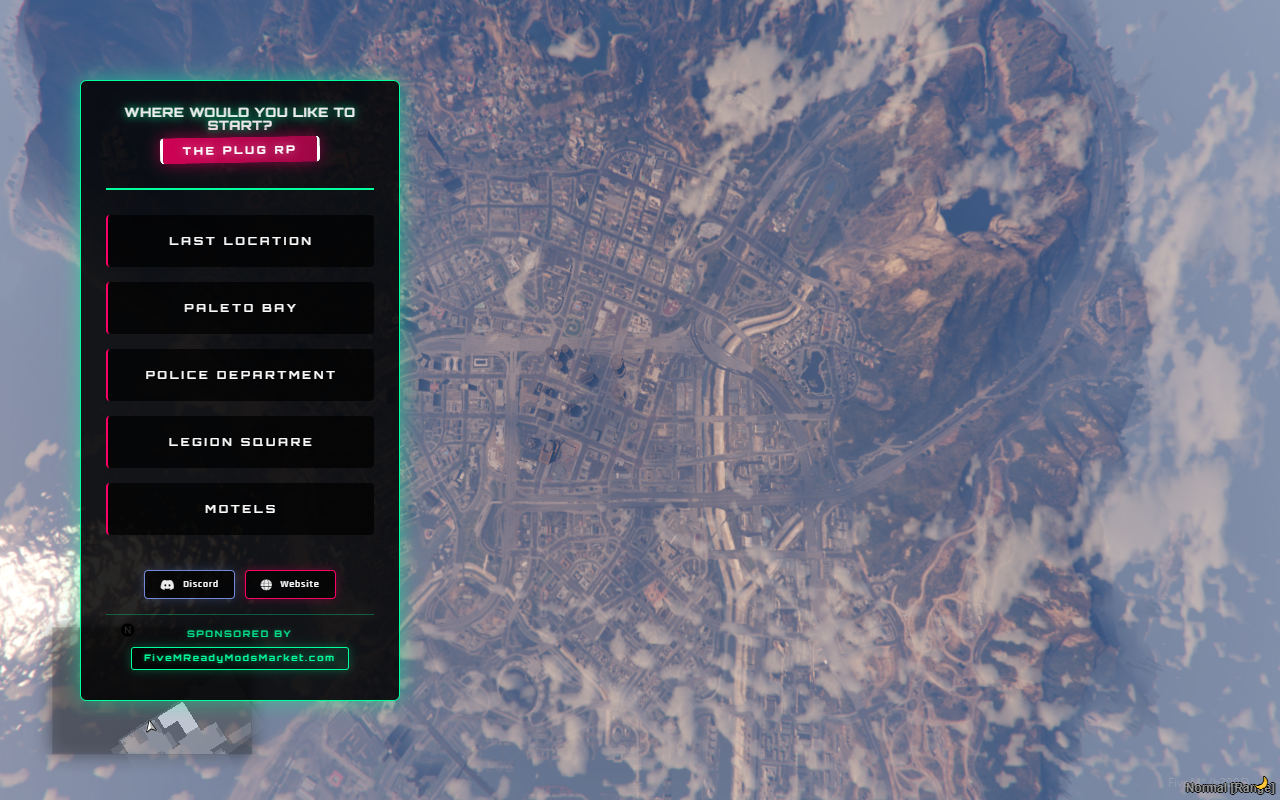Viewport: 1280px width, 800px height.
Task: Open FiveMReadyModsMarket.com sponsor link
Action: coord(240,658)
